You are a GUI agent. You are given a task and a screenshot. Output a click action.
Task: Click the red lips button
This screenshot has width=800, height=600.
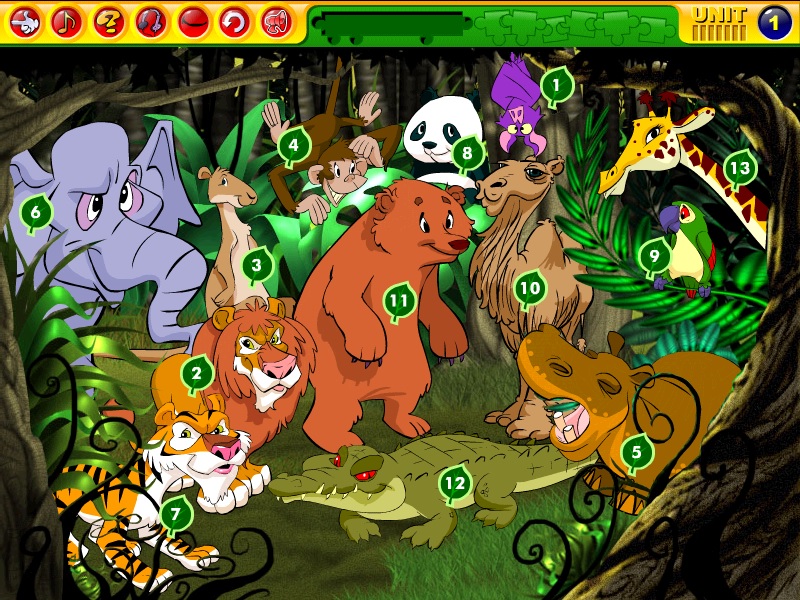192,21
